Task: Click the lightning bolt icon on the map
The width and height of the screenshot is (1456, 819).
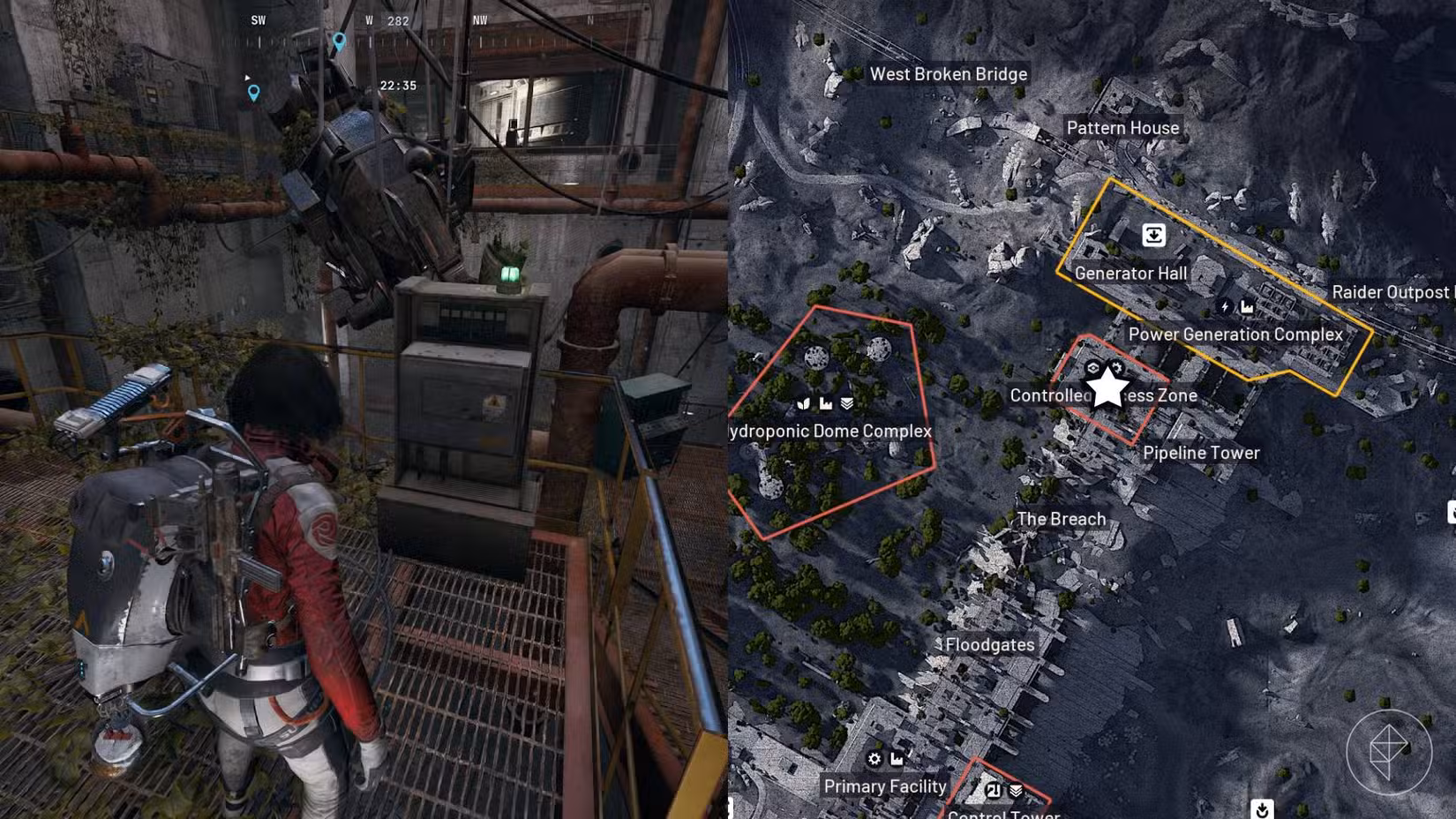Action: [x=1224, y=307]
